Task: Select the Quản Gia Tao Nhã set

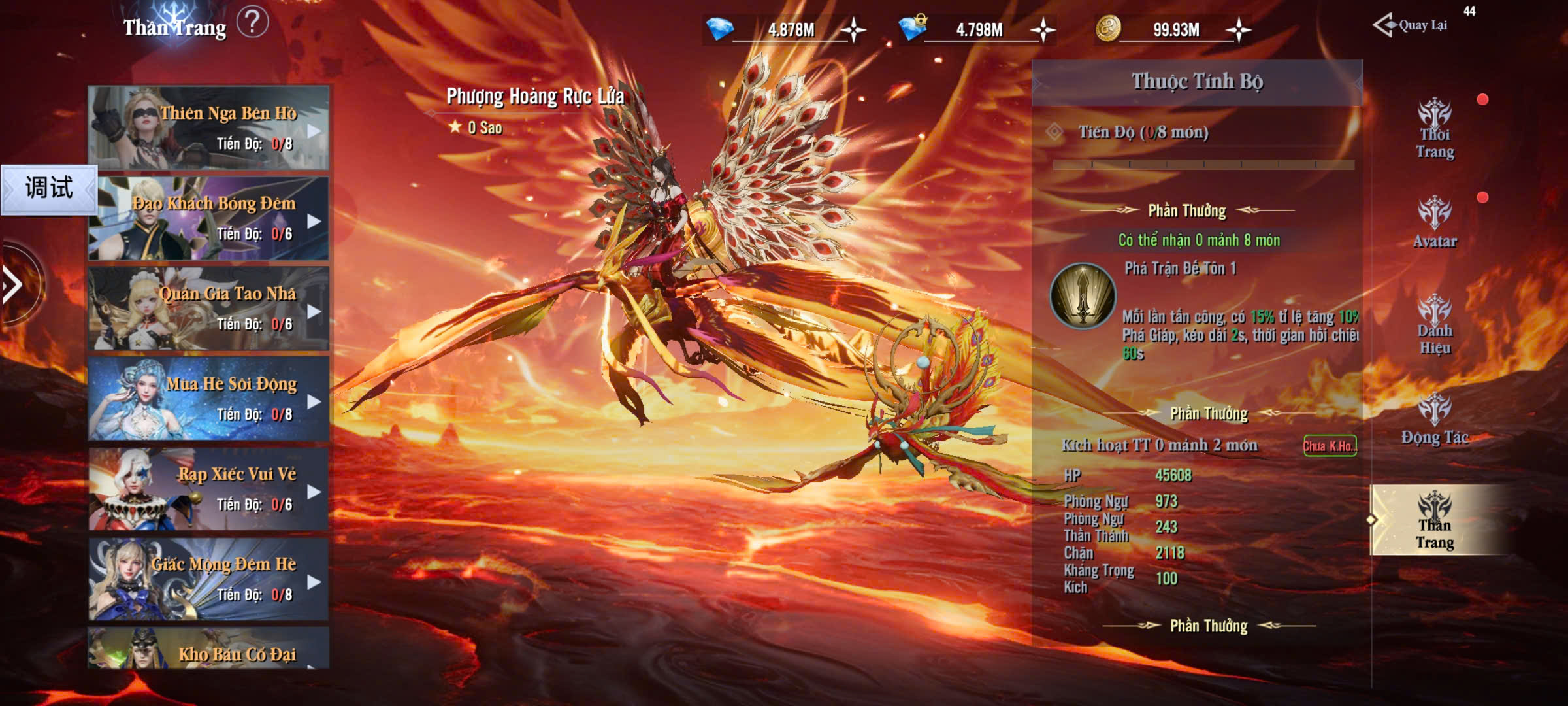Action: pyautogui.click(x=208, y=308)
